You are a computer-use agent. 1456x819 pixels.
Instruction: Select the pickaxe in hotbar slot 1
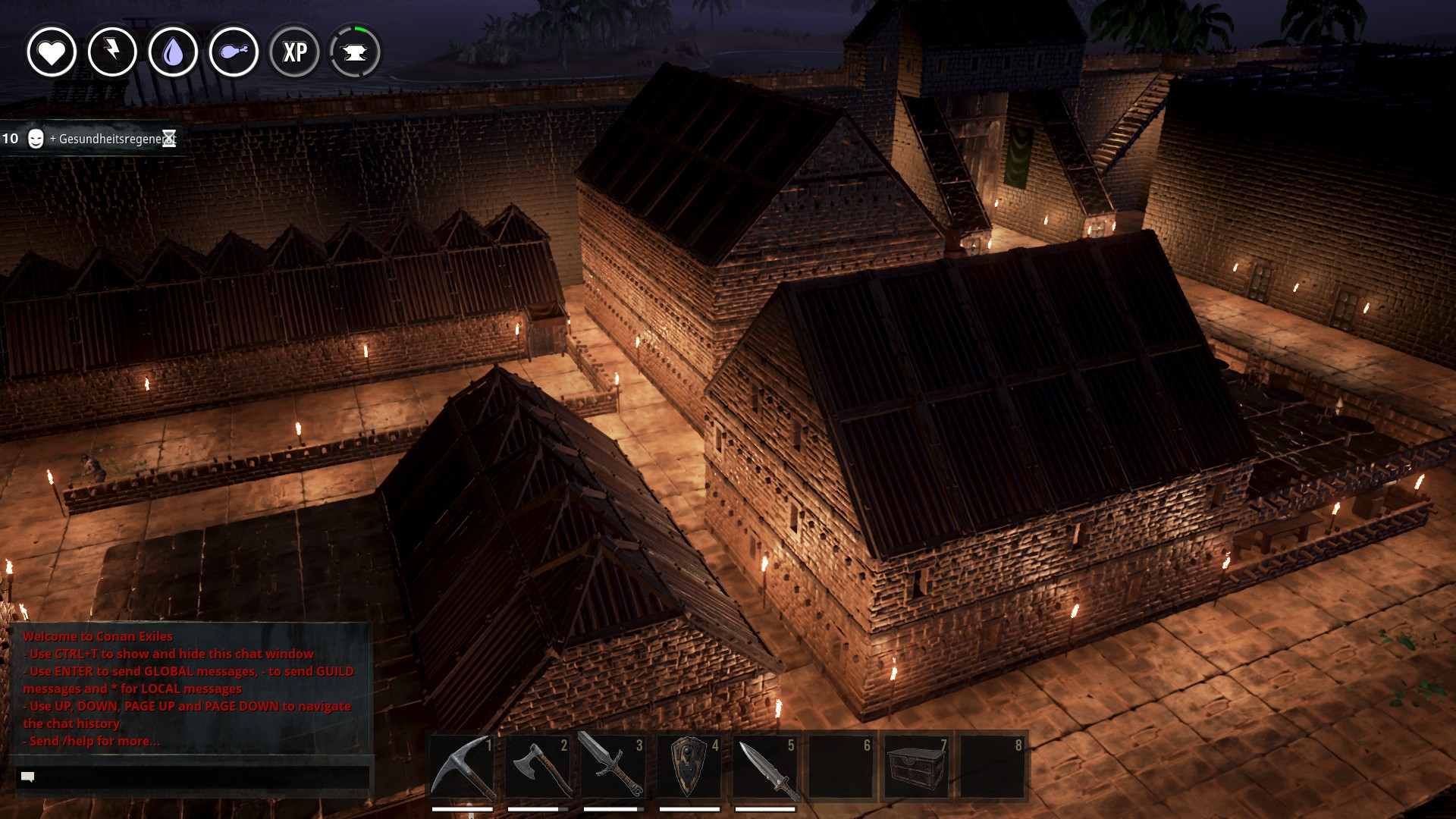[x=462, y=767]
